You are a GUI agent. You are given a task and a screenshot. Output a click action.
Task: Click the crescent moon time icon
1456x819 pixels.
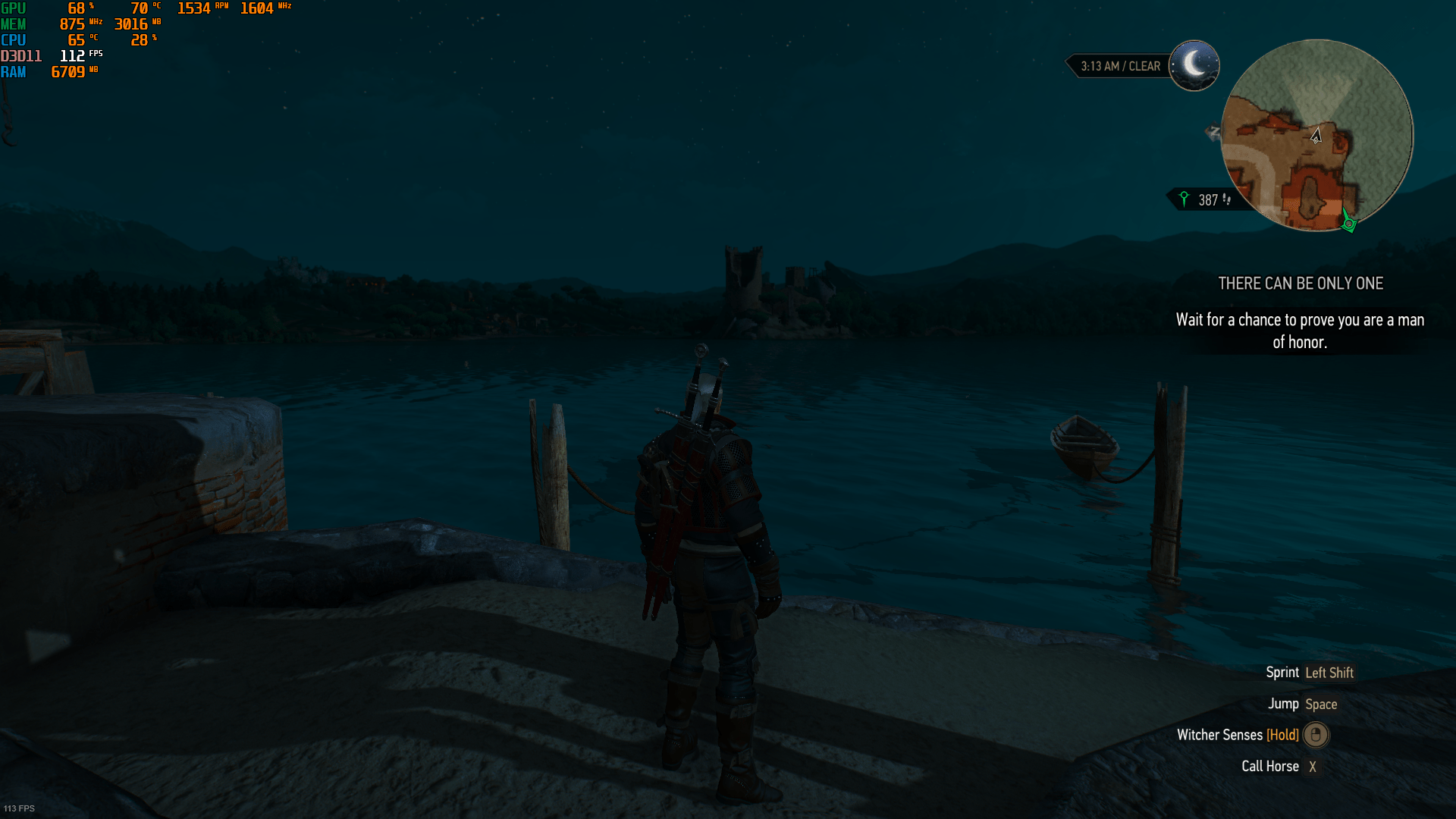pos(1194,65)
